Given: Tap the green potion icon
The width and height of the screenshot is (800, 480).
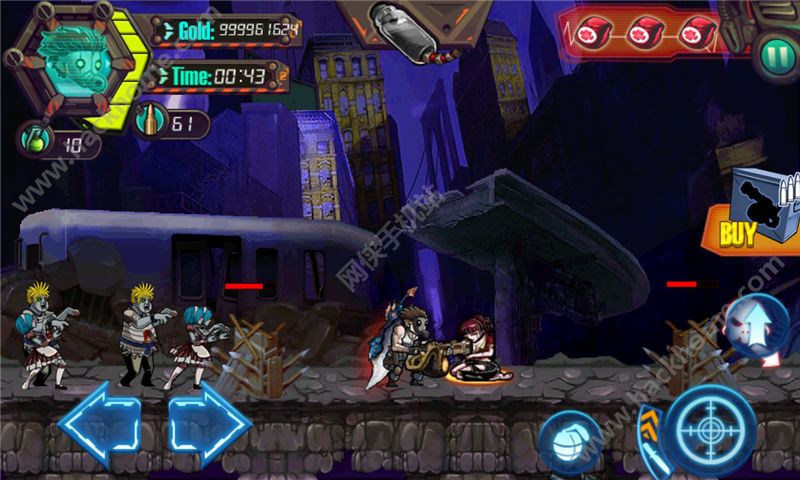Looking at the screenshot, I should (34, 141).
